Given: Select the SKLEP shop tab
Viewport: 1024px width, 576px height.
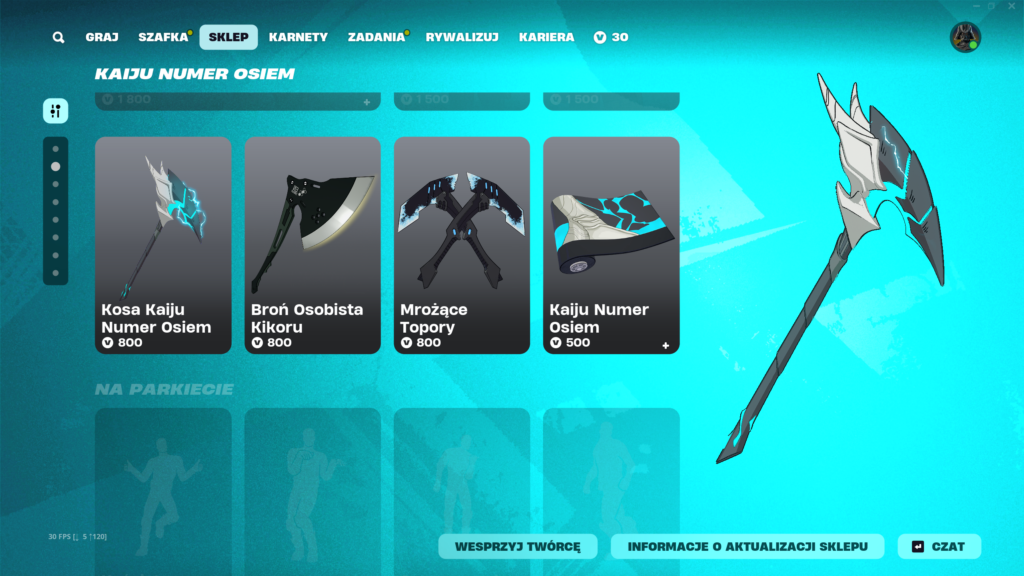Looking at the screenshot, I should click(228, 38).
